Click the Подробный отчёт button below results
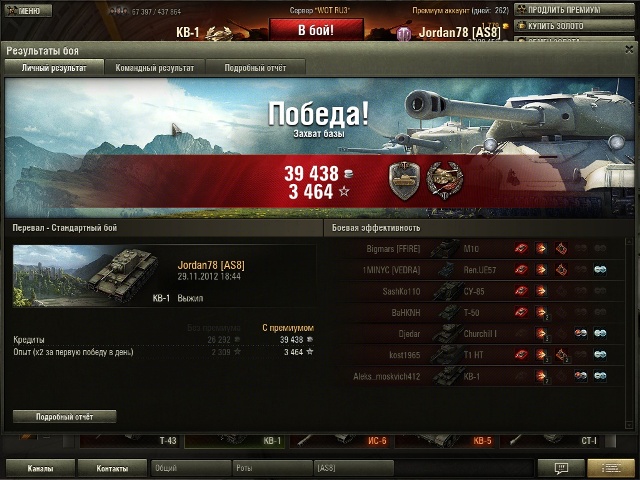This screenshot has height=480, width=640. tap(64, 416)
